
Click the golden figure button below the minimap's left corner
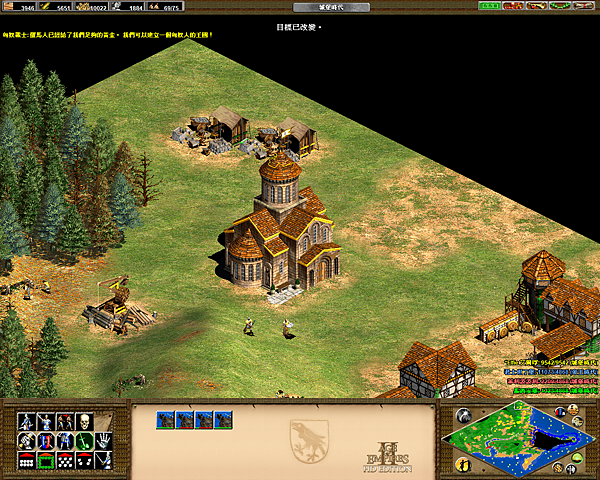(463, 464)
